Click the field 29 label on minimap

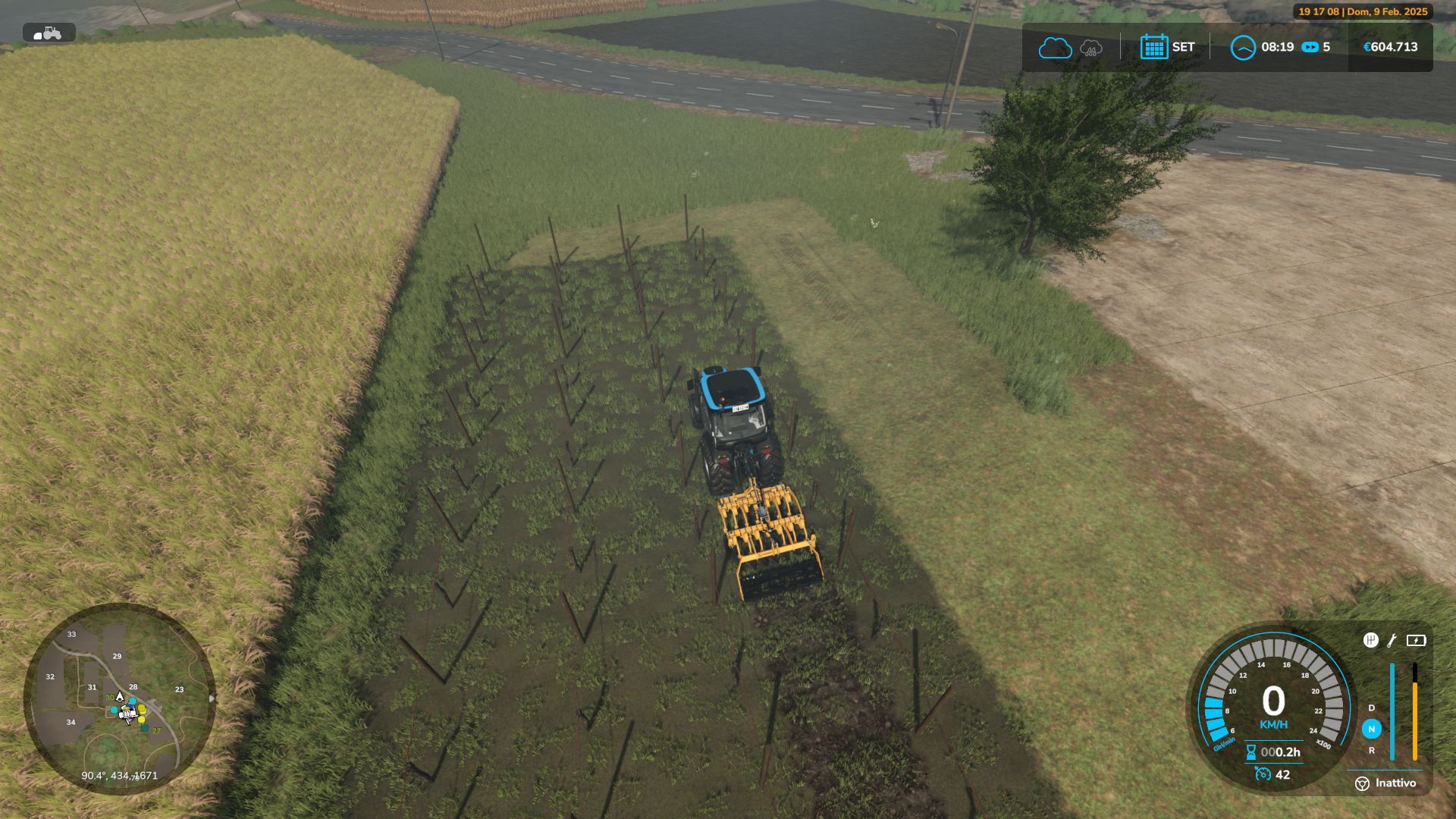click(x=117, y=656)
